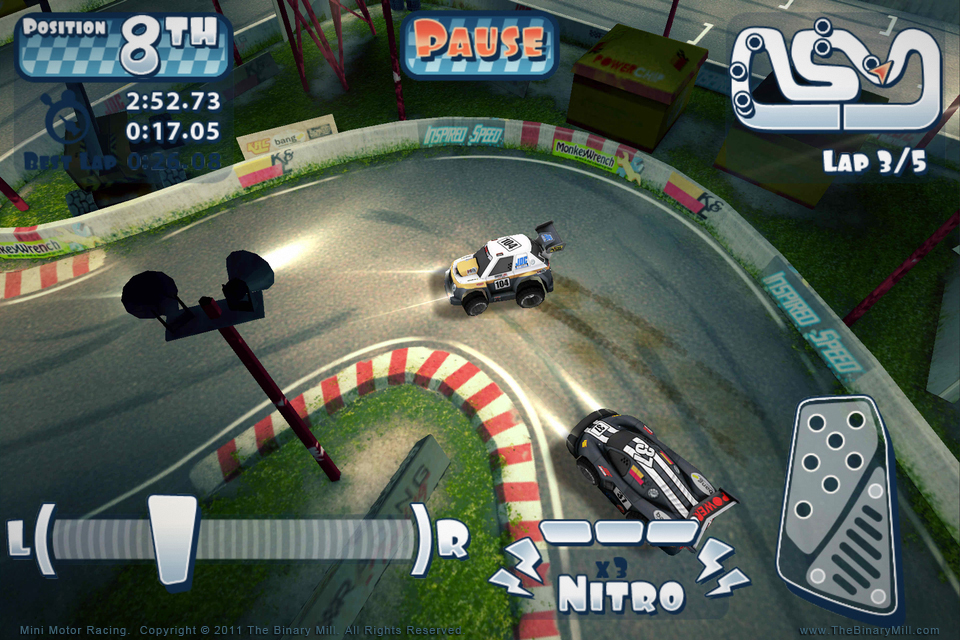Image resolution: width=960 pixels, height=640 pixels.
Task: Click the track minimap
Action: click(x=836, y=77)
